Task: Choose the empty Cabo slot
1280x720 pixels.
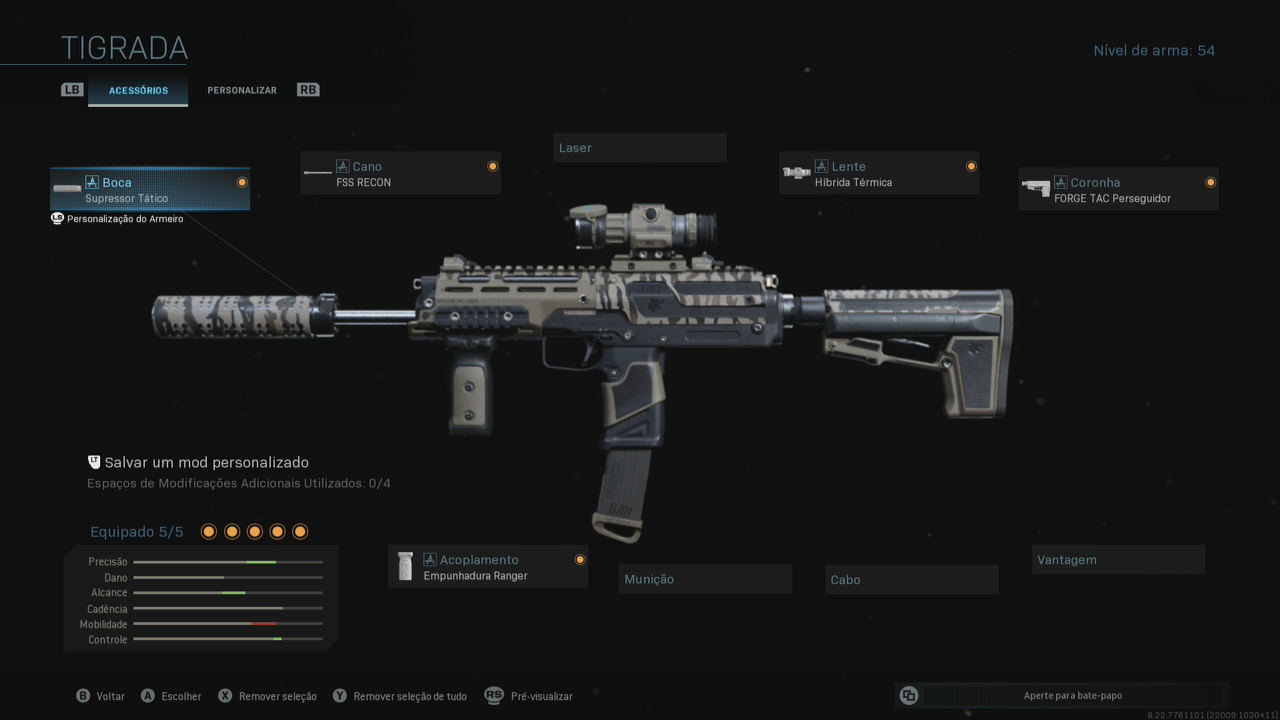Action: tap(911, 580)
